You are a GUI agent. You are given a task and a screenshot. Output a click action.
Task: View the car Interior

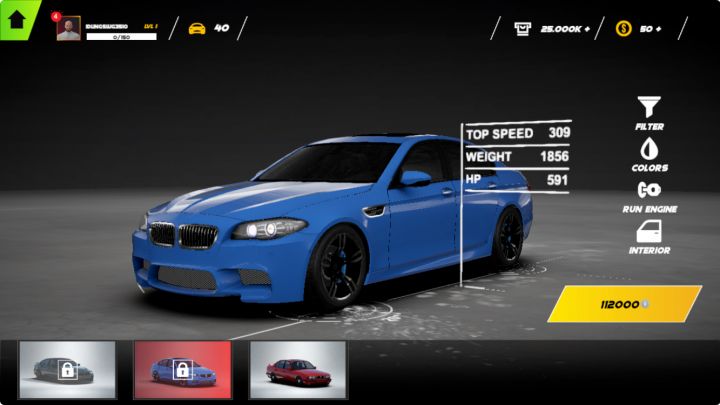pos(649,236)
